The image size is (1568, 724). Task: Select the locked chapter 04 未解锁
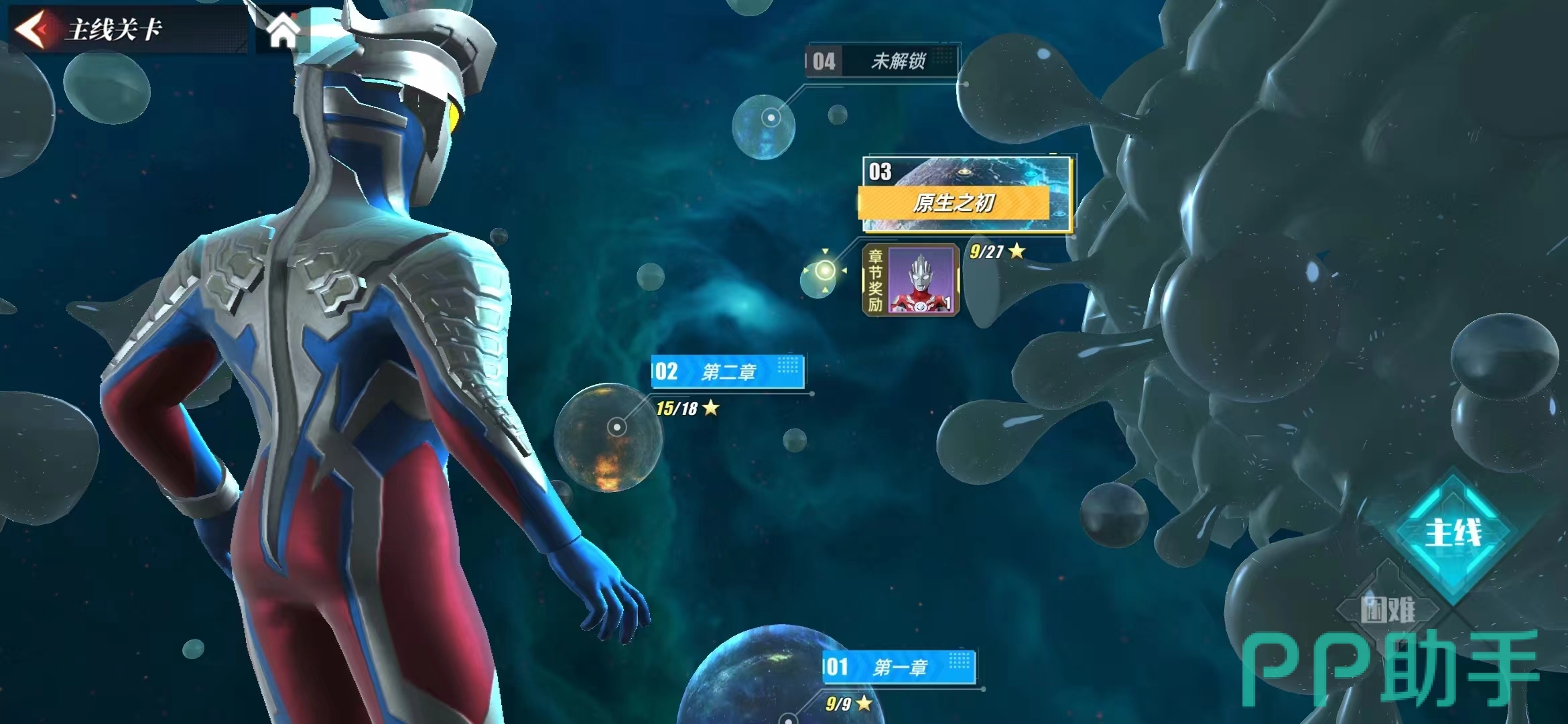882,62
